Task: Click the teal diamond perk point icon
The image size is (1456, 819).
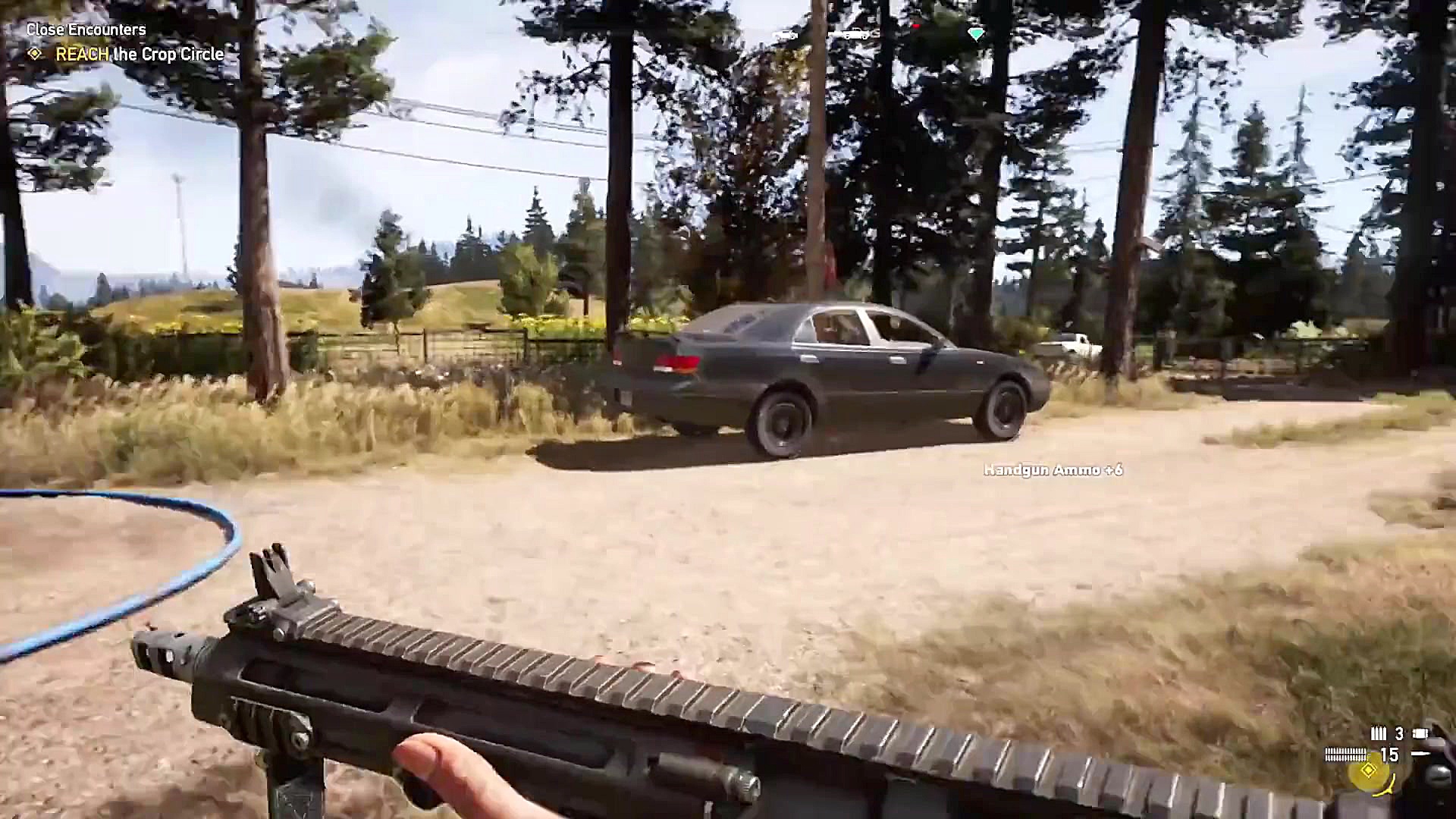Action: pos(977,34)
